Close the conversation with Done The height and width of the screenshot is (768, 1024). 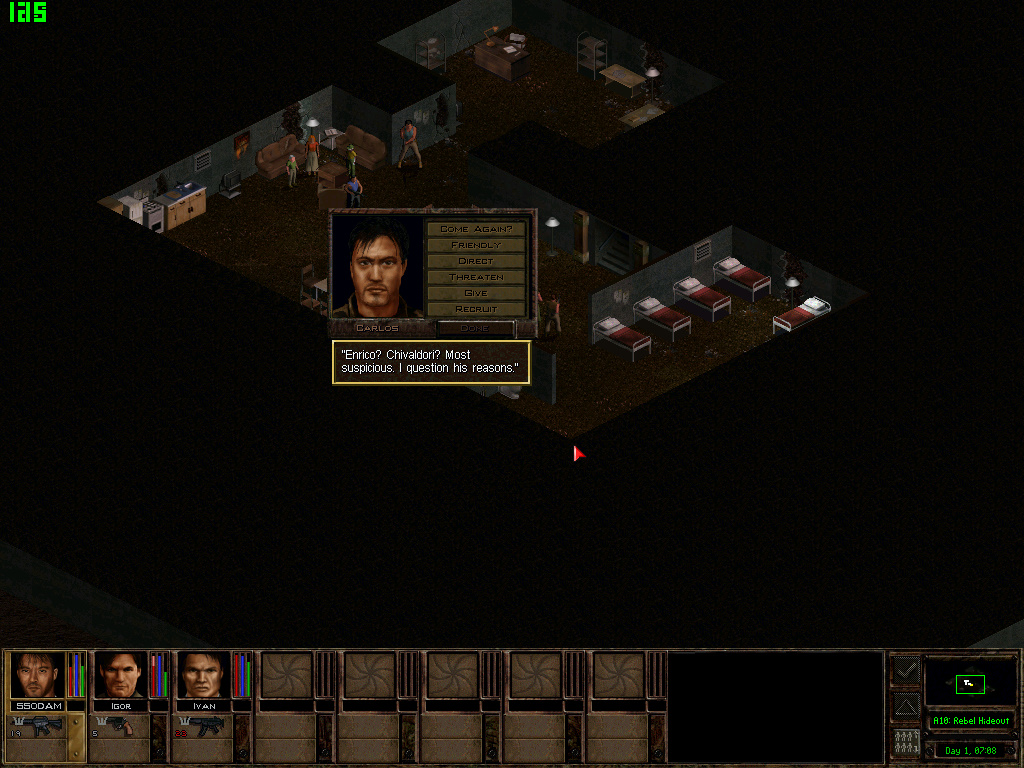pos(476,328)
